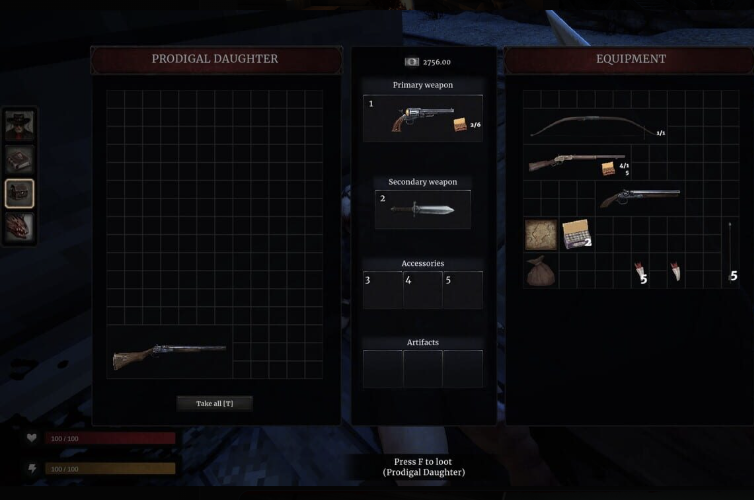Screen dimensions: 754x500
Task: Click accessory slot number 4
Action: point(422,290)
